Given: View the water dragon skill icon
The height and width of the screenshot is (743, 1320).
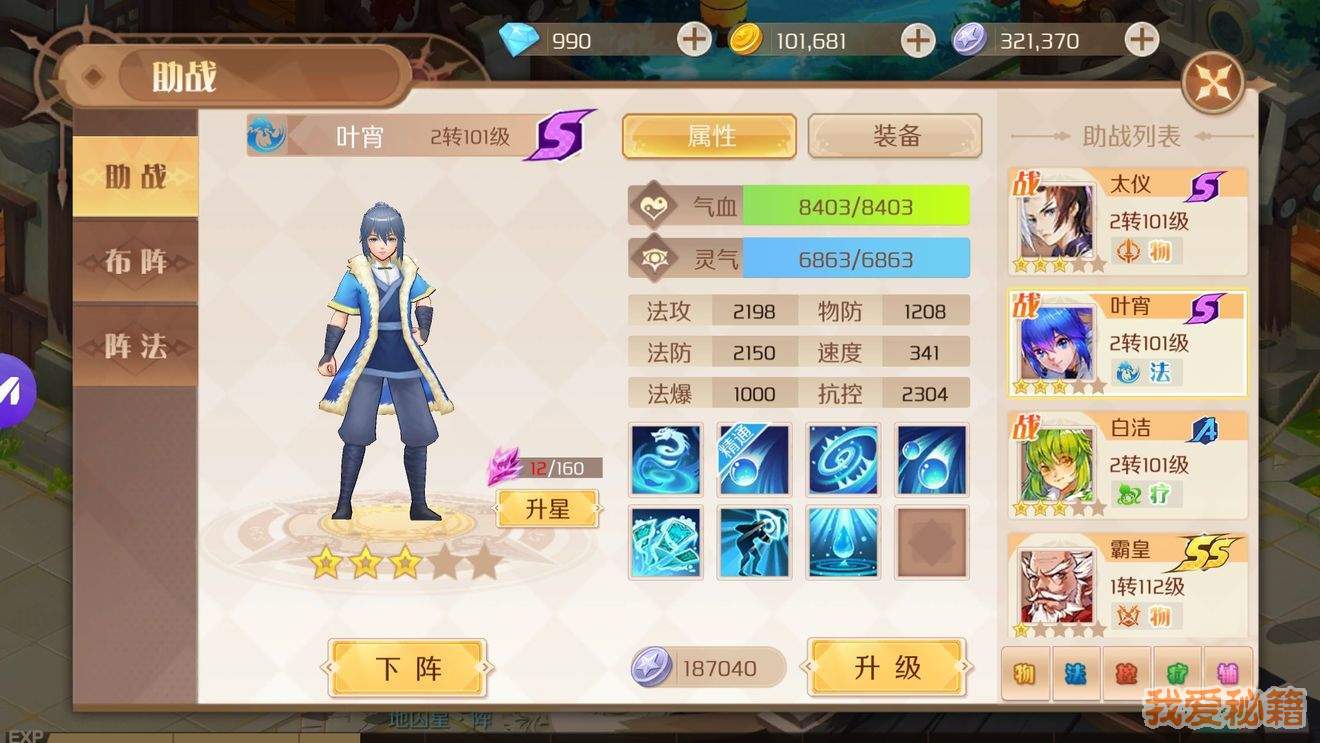Looking at the screenshot, I should pyautogui.click(x=666, y=460).
